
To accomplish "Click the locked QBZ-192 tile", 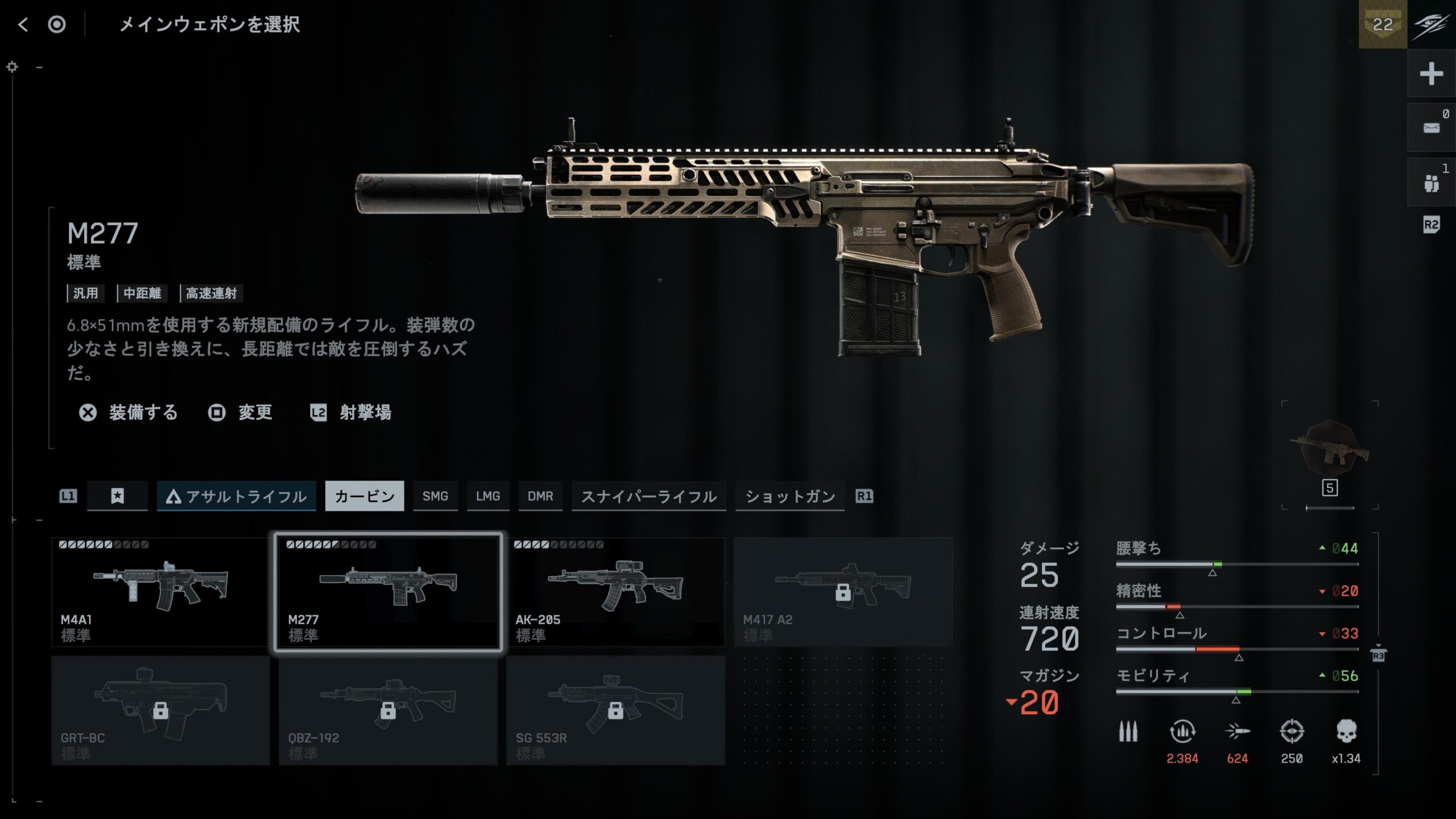I will [x=388, y=710].
